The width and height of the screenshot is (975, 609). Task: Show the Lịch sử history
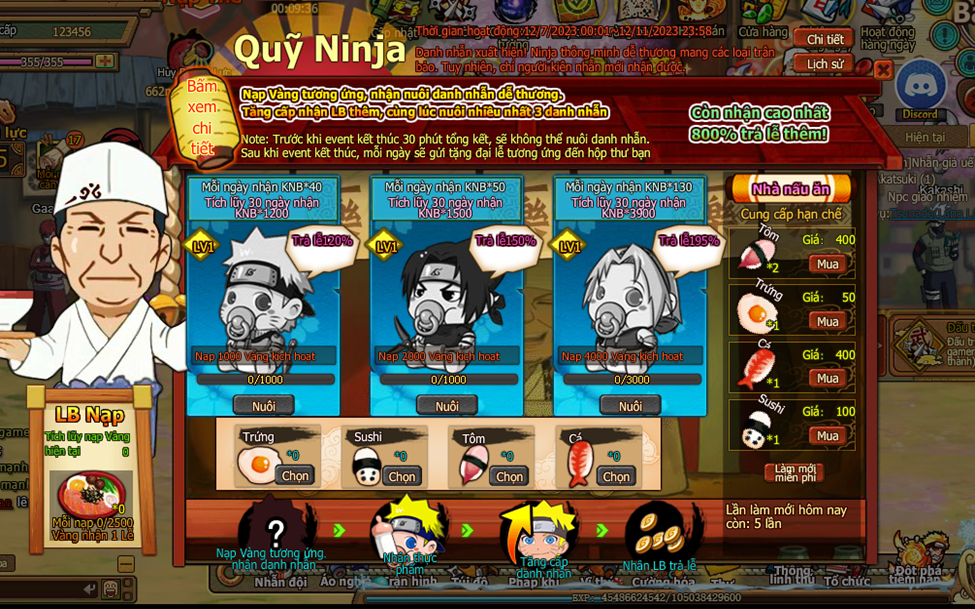tap(825, 64)
